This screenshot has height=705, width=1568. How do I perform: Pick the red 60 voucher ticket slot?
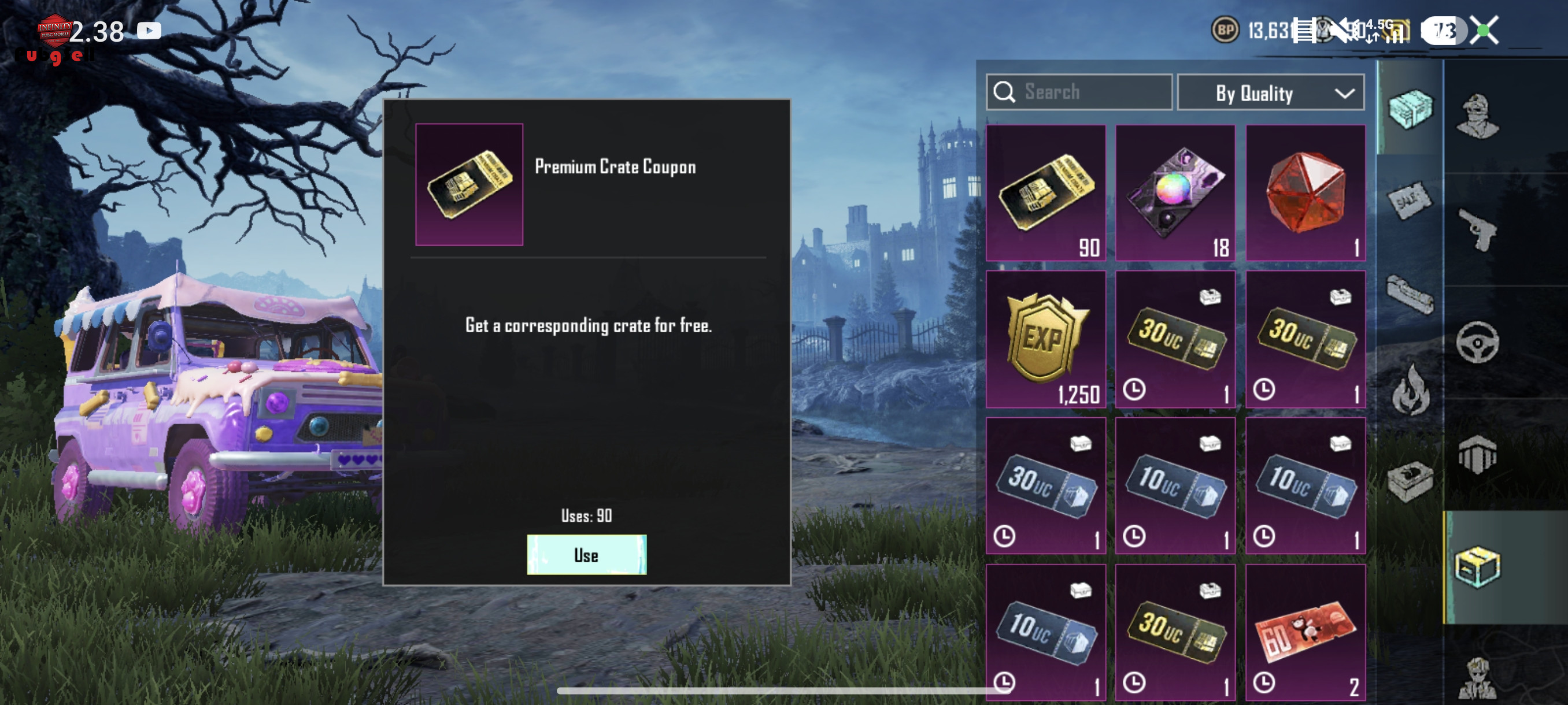click(1305, 632)
